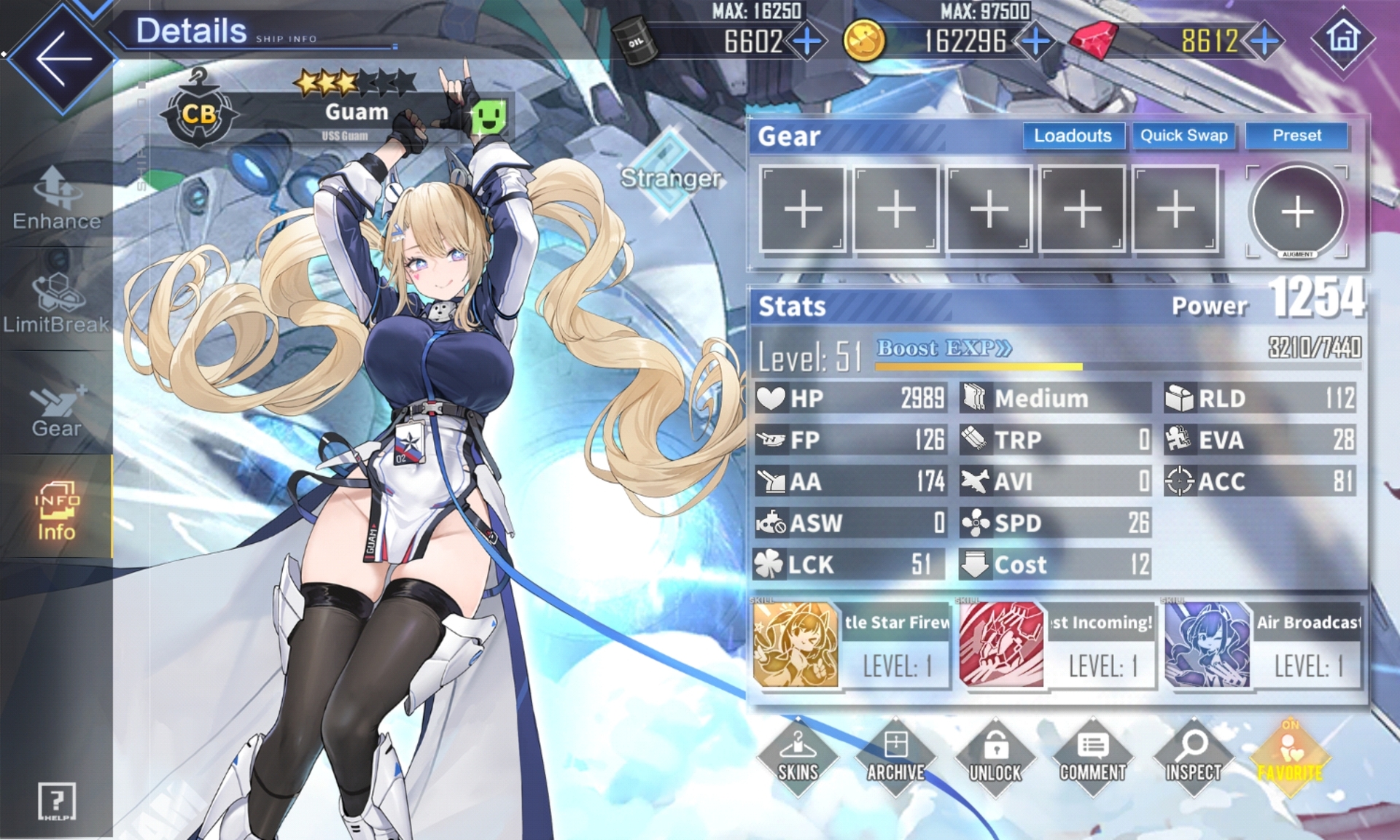Add more coins with plus button
Screen dimensions: 1400x840
pyautogui.click(x=1035, y=42)
